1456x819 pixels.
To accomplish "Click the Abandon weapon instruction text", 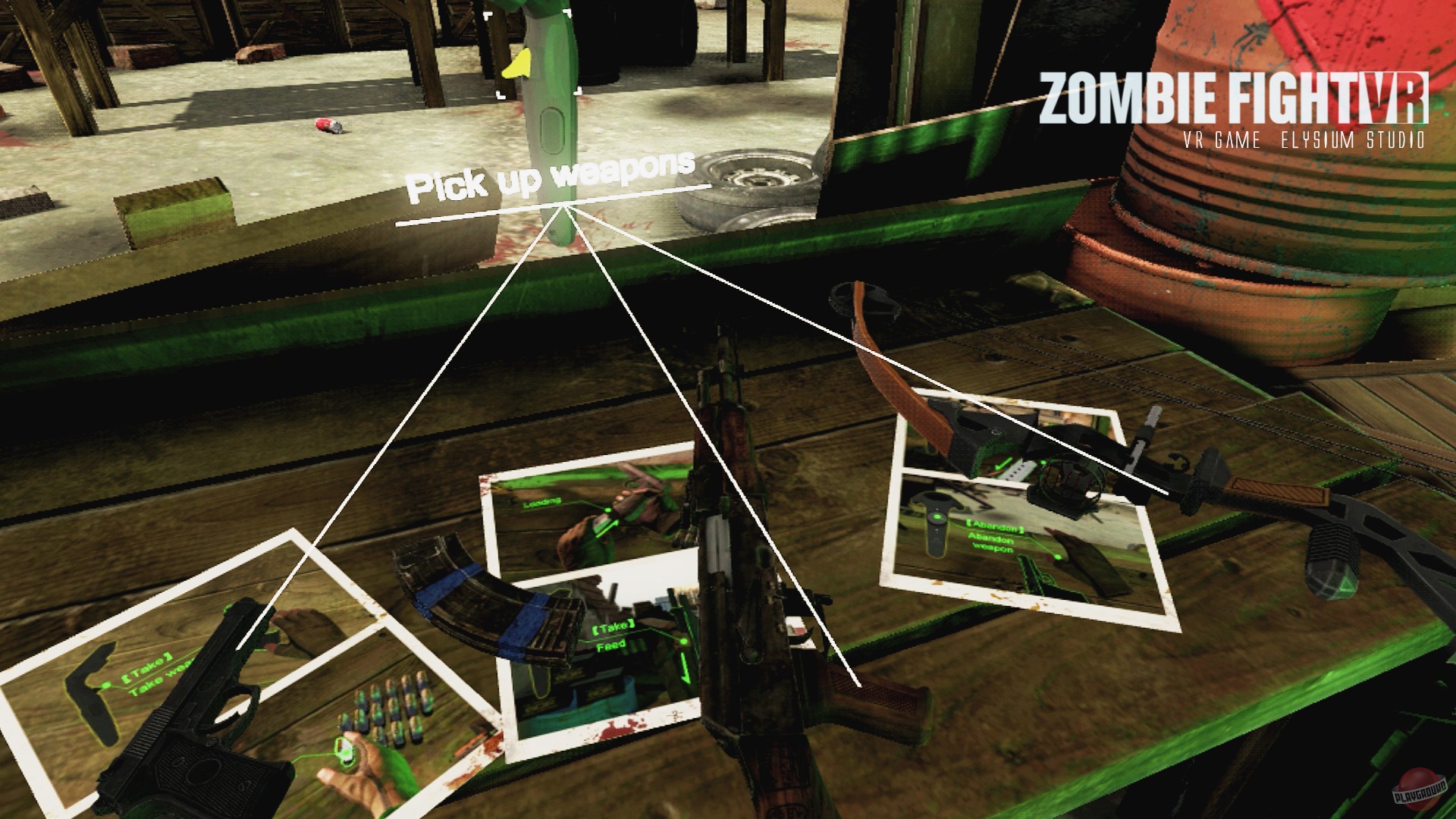I will [992, 543].
